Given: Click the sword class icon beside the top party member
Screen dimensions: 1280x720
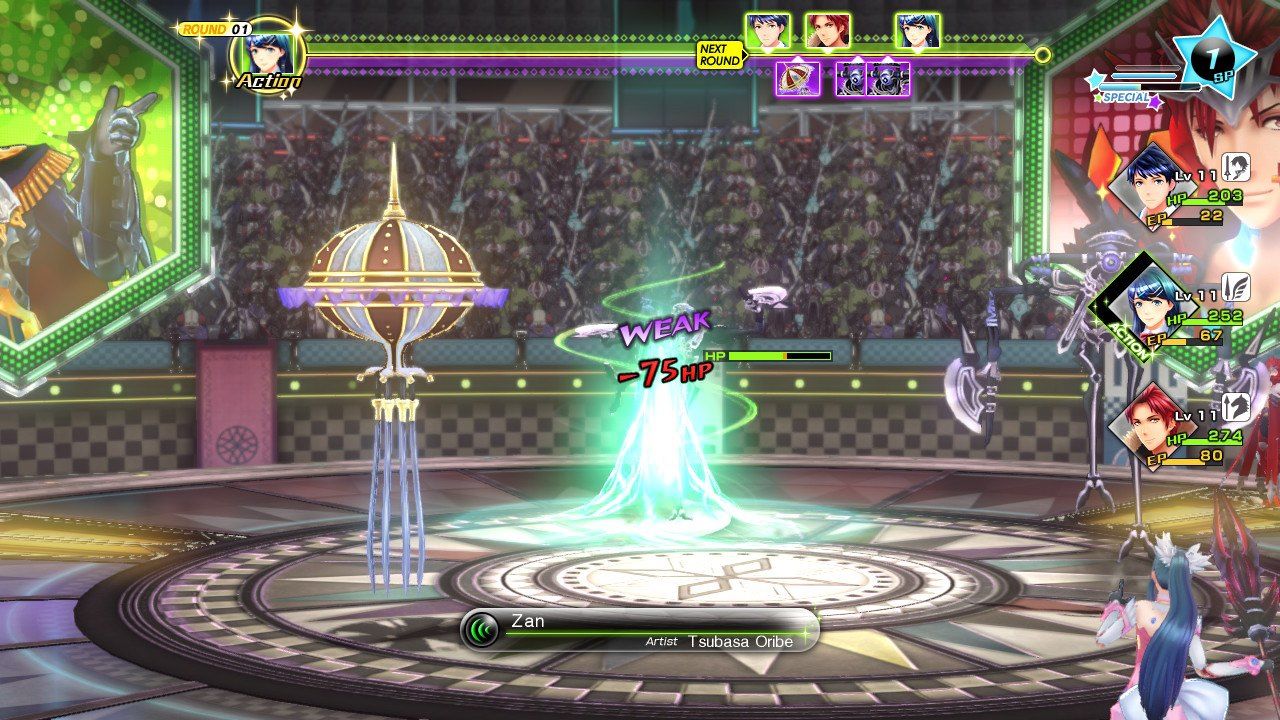Looking at the screenshot, I should pyautogui.click(x=1237, y=166).
